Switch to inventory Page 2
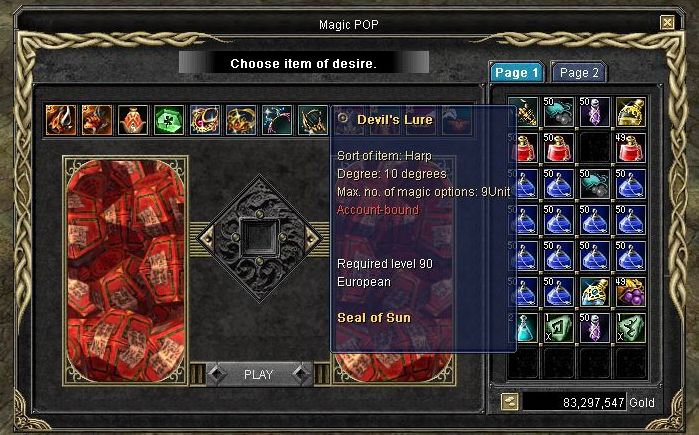Viewport: 699px width, 435px height. coord(580,73)
